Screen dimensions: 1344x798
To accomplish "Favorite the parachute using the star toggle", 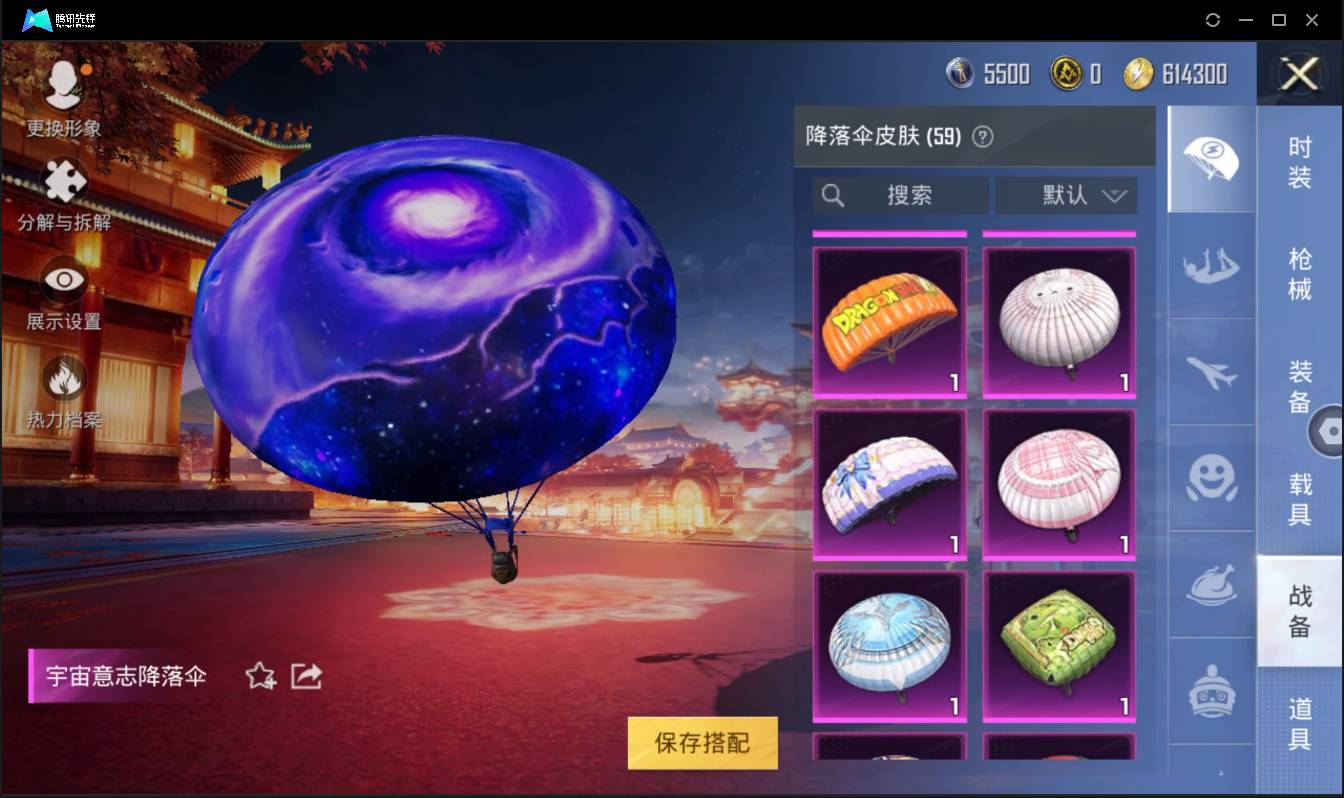I will (259, 676).
